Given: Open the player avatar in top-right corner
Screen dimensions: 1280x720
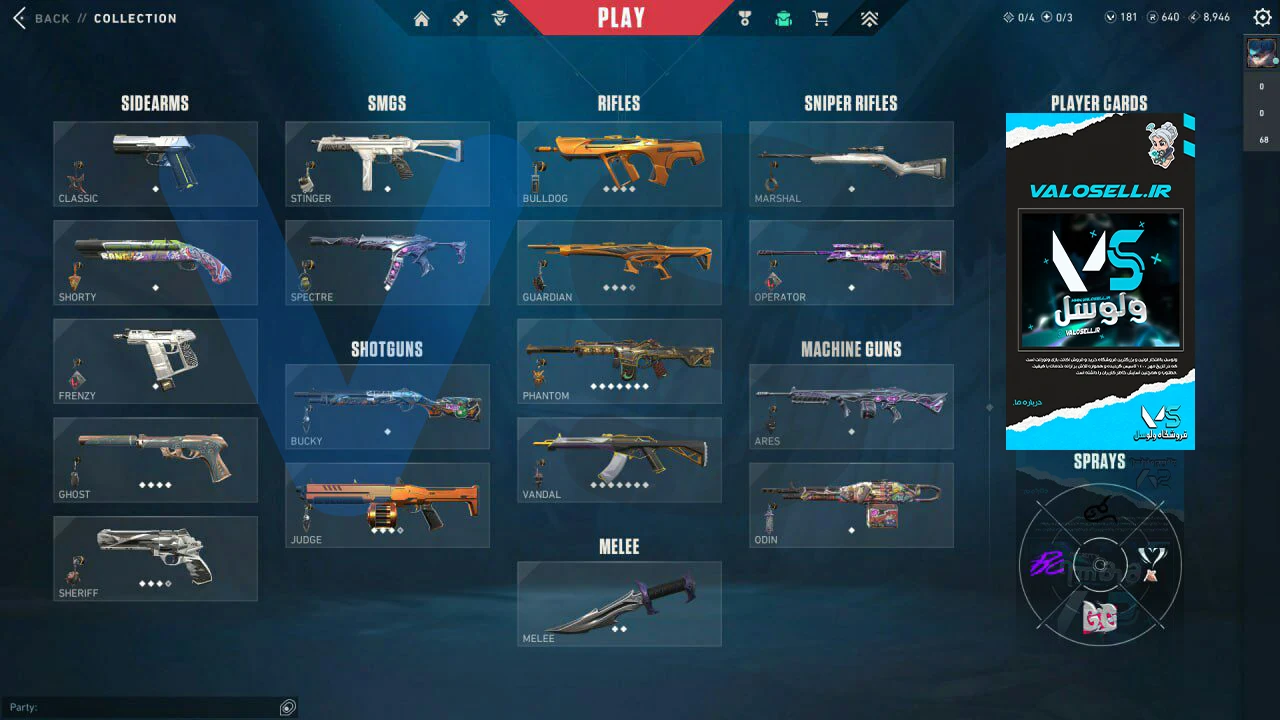Looking at the screenshot, I should 1261,52.
